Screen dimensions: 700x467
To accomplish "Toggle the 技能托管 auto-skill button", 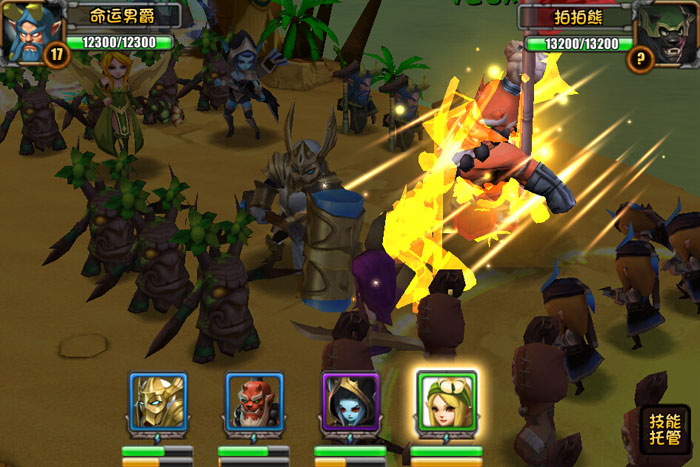I will tap(663, 429).
